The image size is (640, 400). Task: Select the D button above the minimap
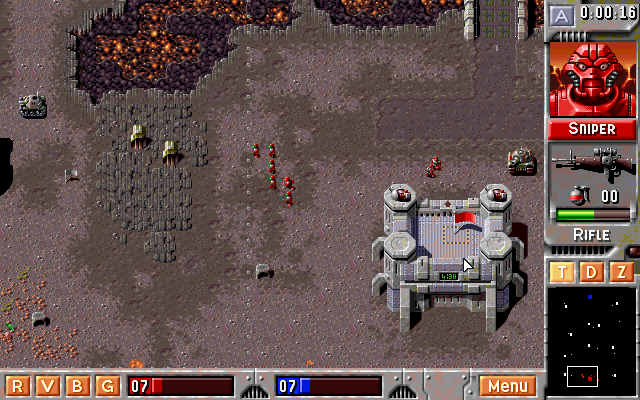click(x=592, y=272)
